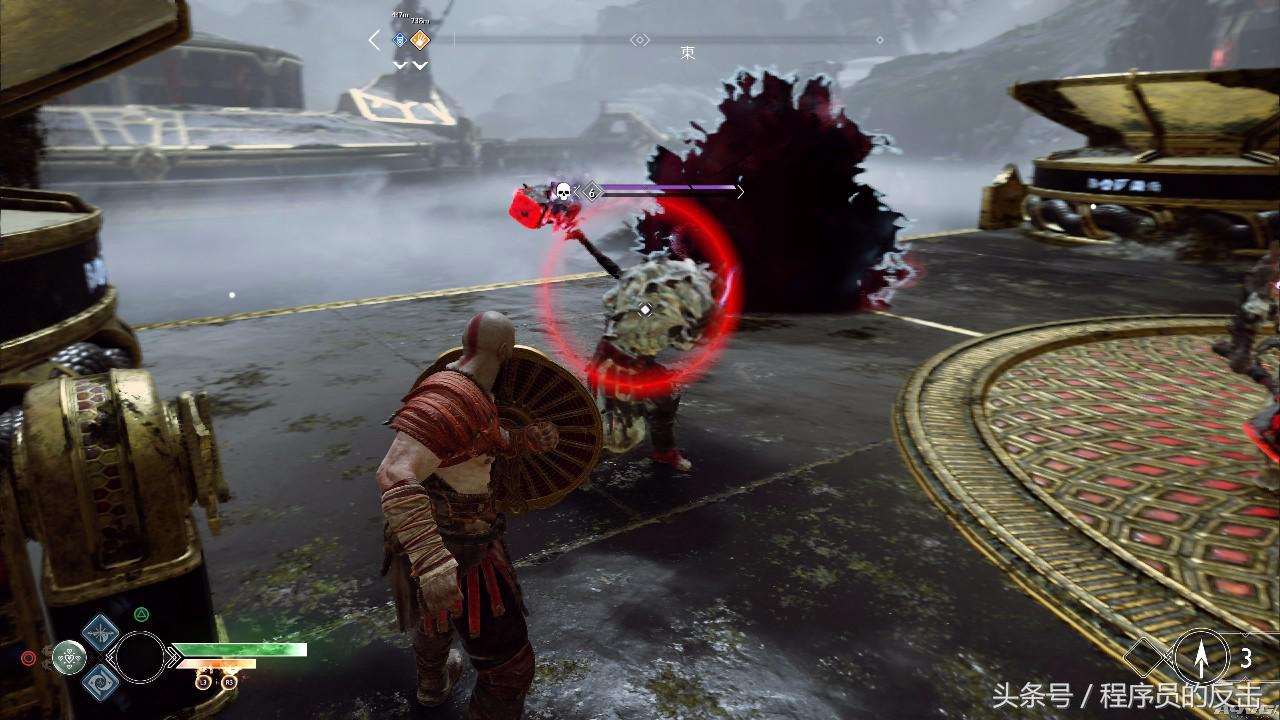The width and height of the screenshot is (1280, 720).
Task: Click the 417m distance label
Action: [400, 14]
